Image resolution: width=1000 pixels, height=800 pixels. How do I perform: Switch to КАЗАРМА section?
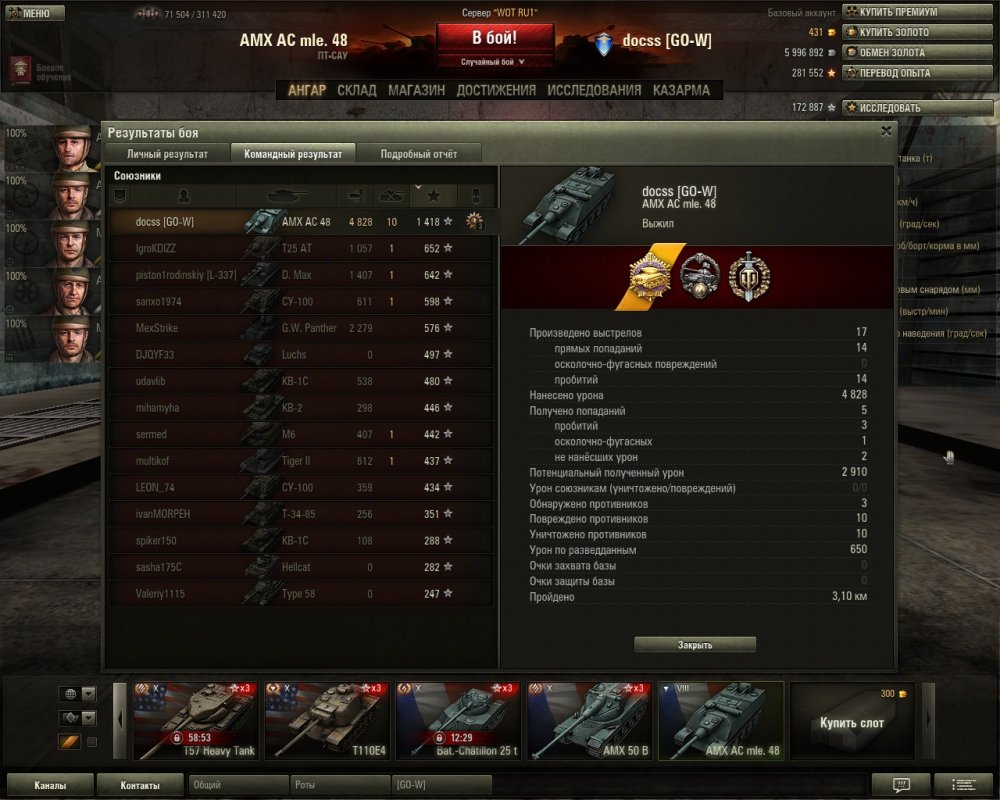coord(681,90)
